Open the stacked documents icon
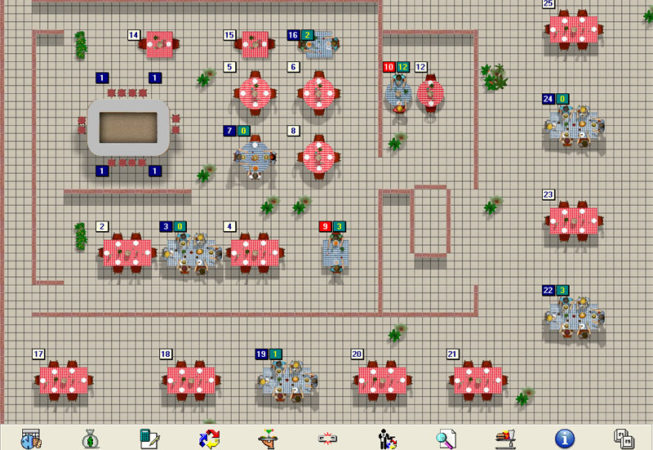 tap(624, 437)
